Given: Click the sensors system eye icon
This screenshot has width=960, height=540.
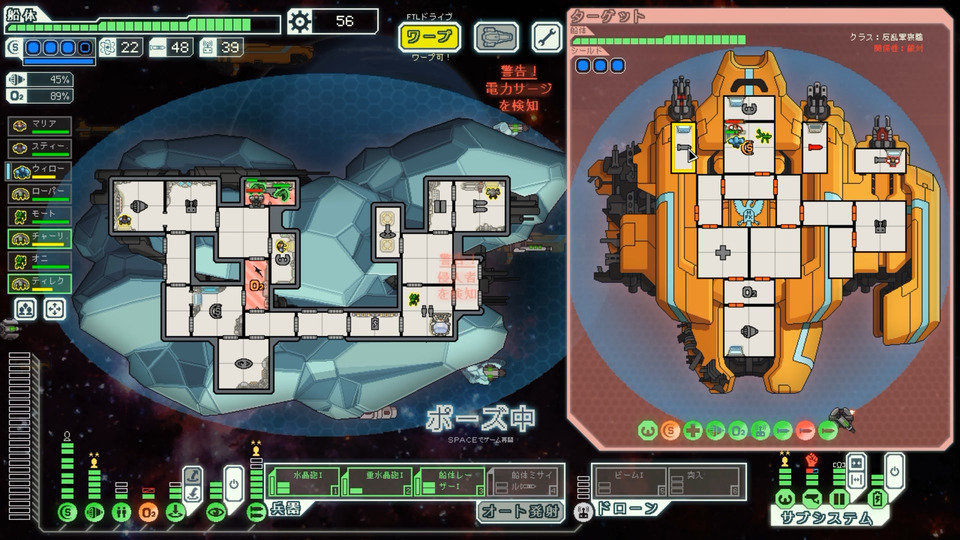Looking at the screenshot, I should click(216, 512).
